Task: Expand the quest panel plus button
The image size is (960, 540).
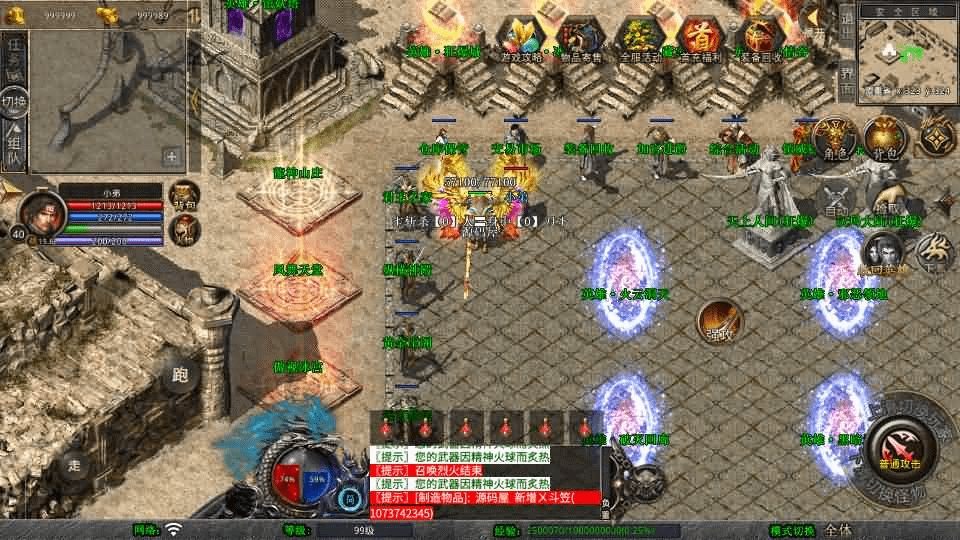Action: pos(172,156)
